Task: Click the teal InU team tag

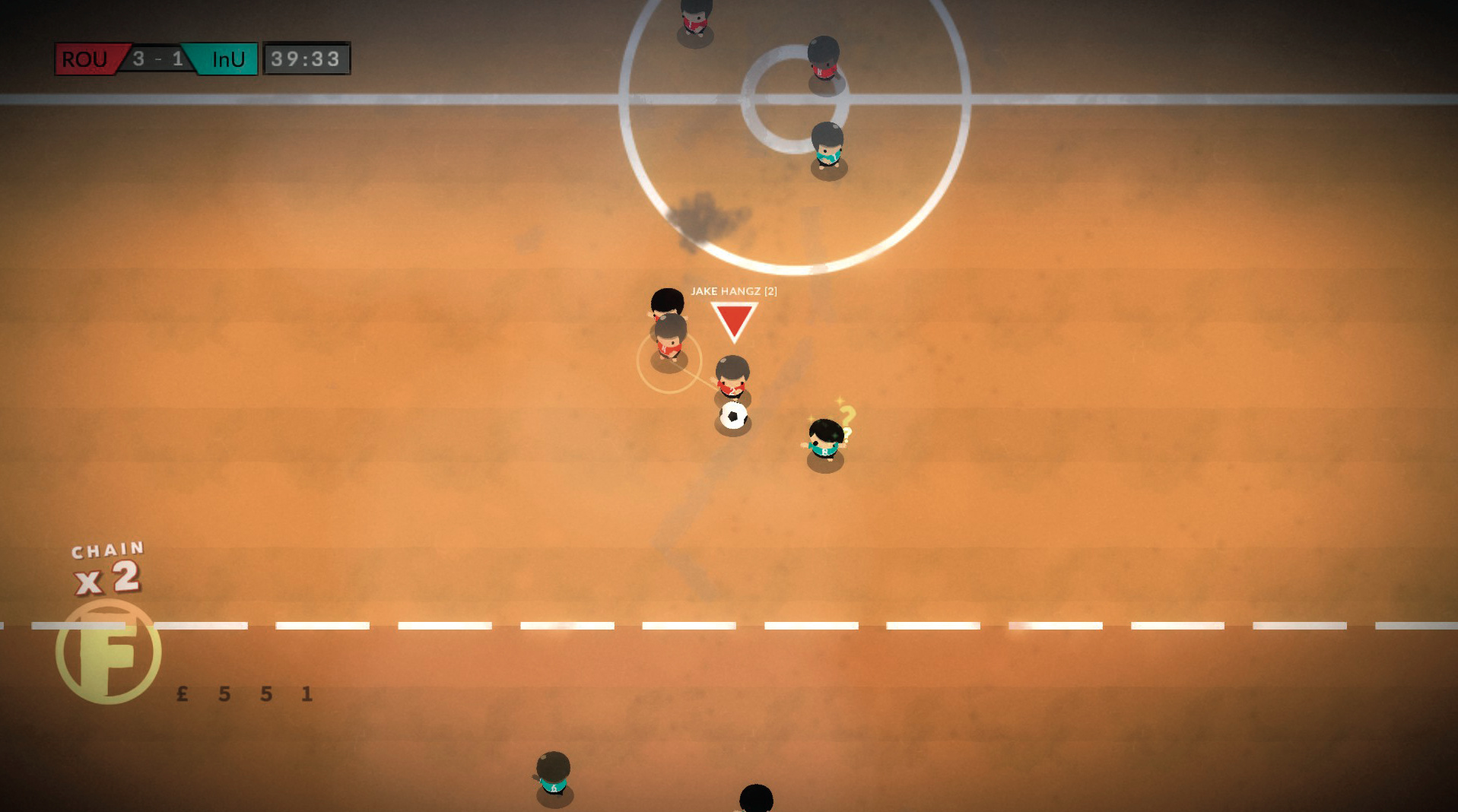Action: pyautogui.click(x=227, y=59)
